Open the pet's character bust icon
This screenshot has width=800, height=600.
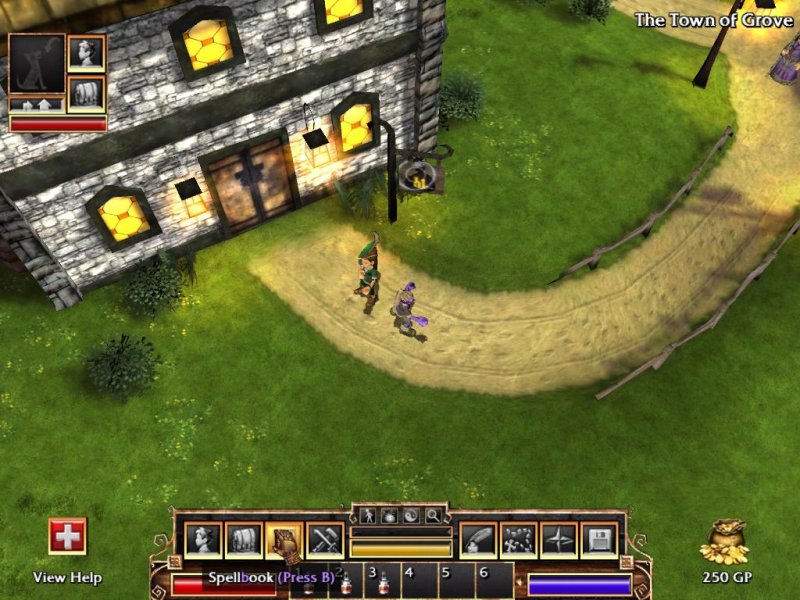(x=86, y=53)
